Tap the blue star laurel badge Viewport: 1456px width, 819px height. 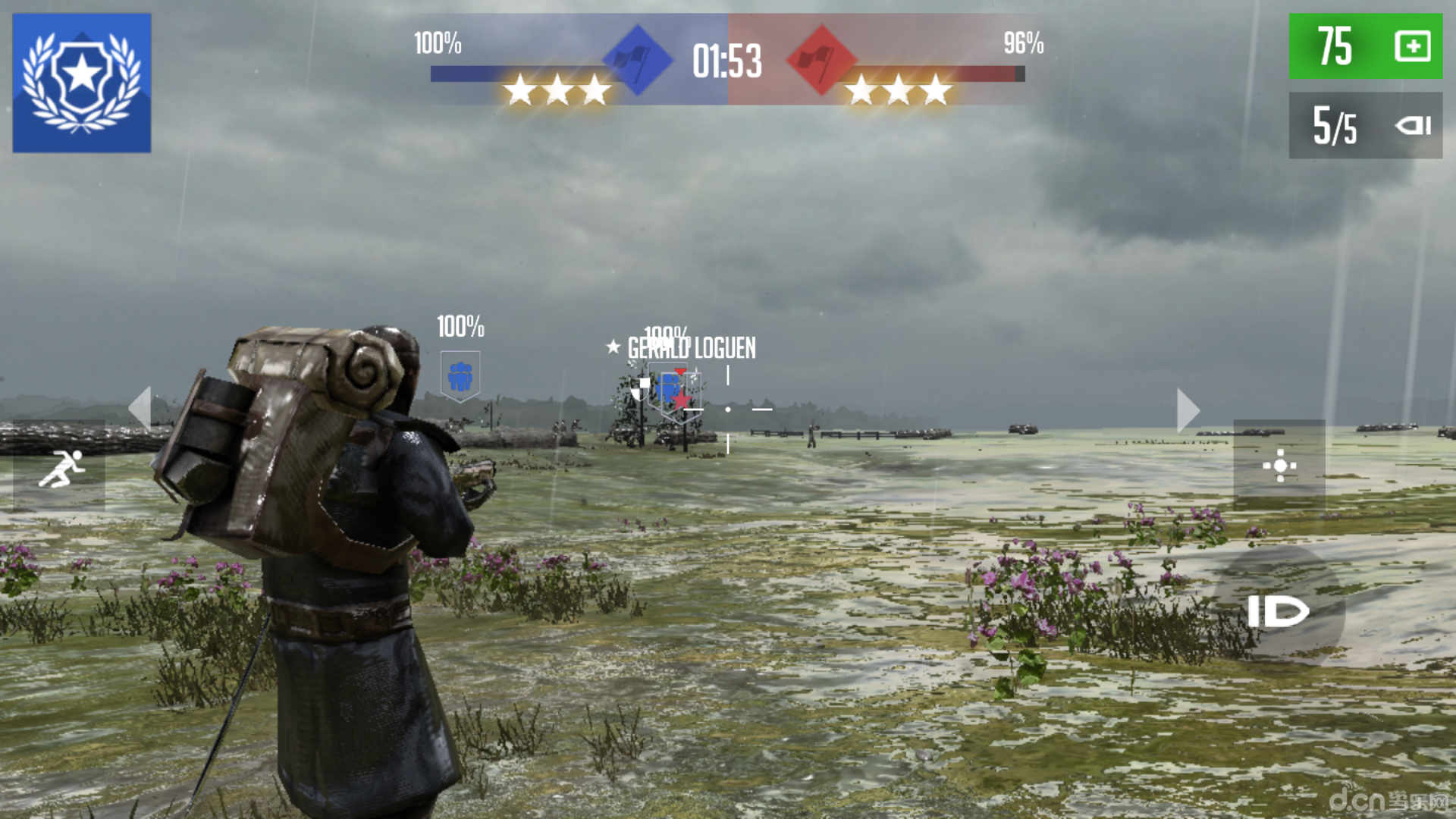[x=82, y=83]
